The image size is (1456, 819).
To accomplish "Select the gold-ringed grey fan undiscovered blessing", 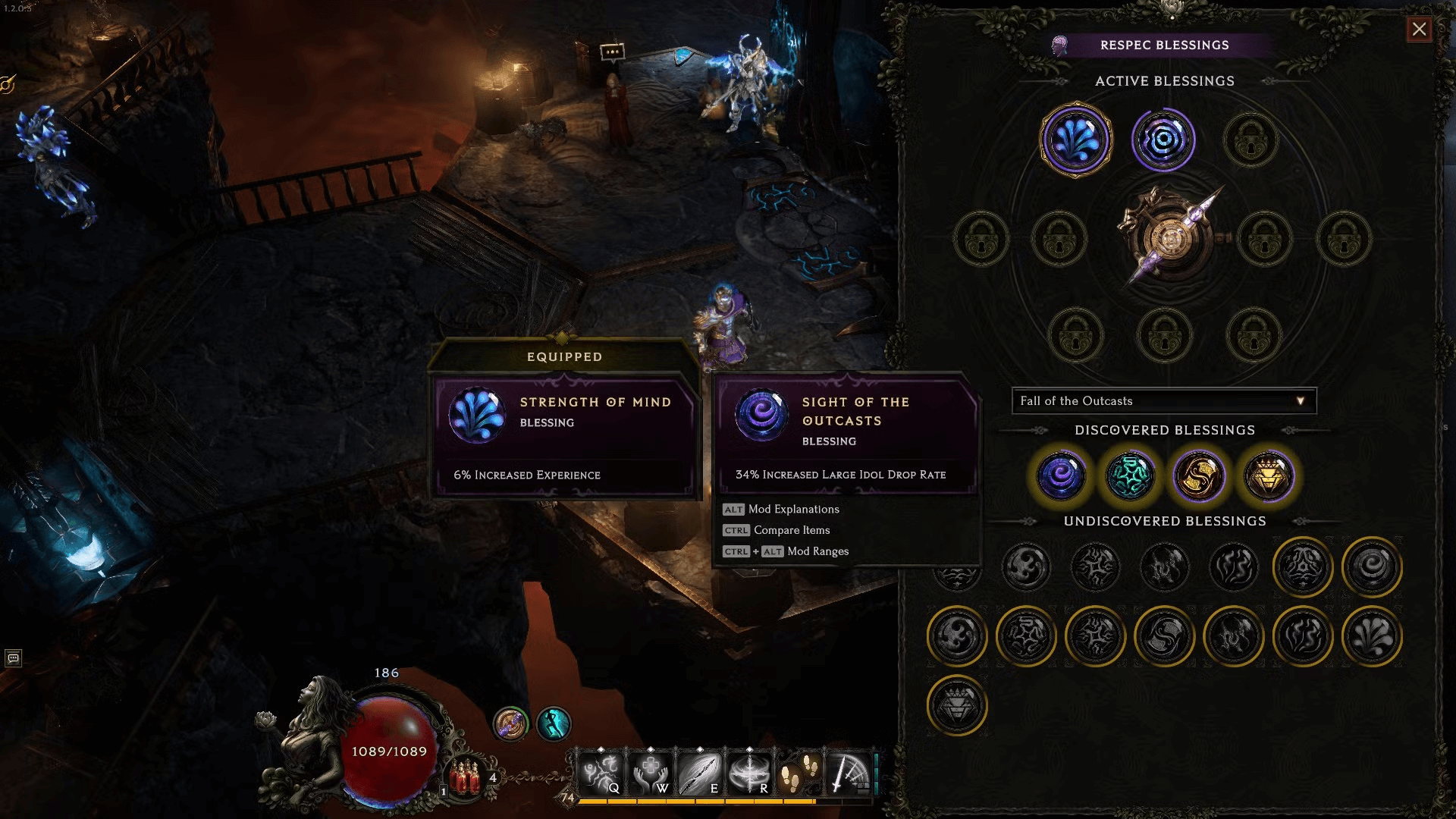I will coord(1372,636).
